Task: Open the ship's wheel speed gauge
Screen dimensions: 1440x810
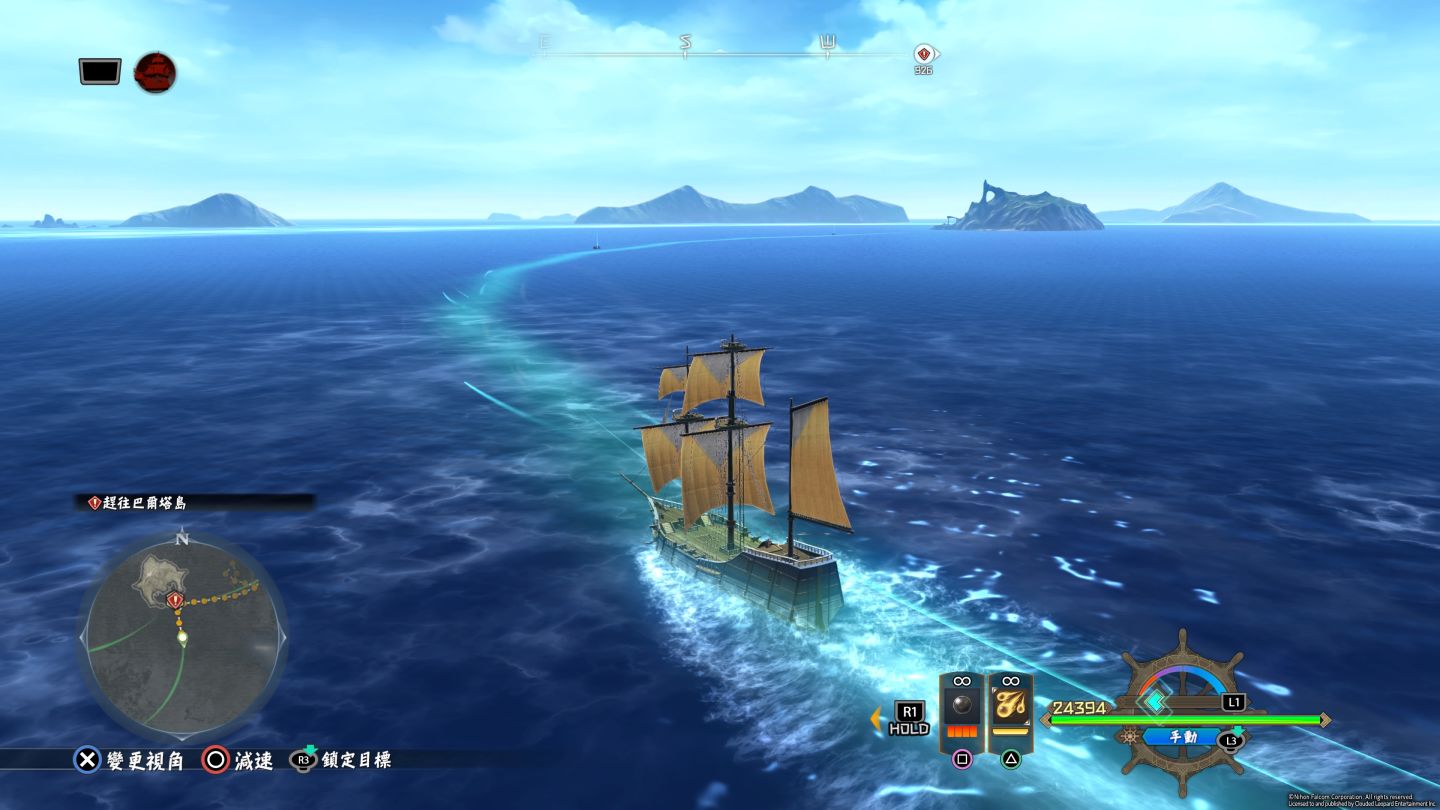Action: tap(1182, 700)
